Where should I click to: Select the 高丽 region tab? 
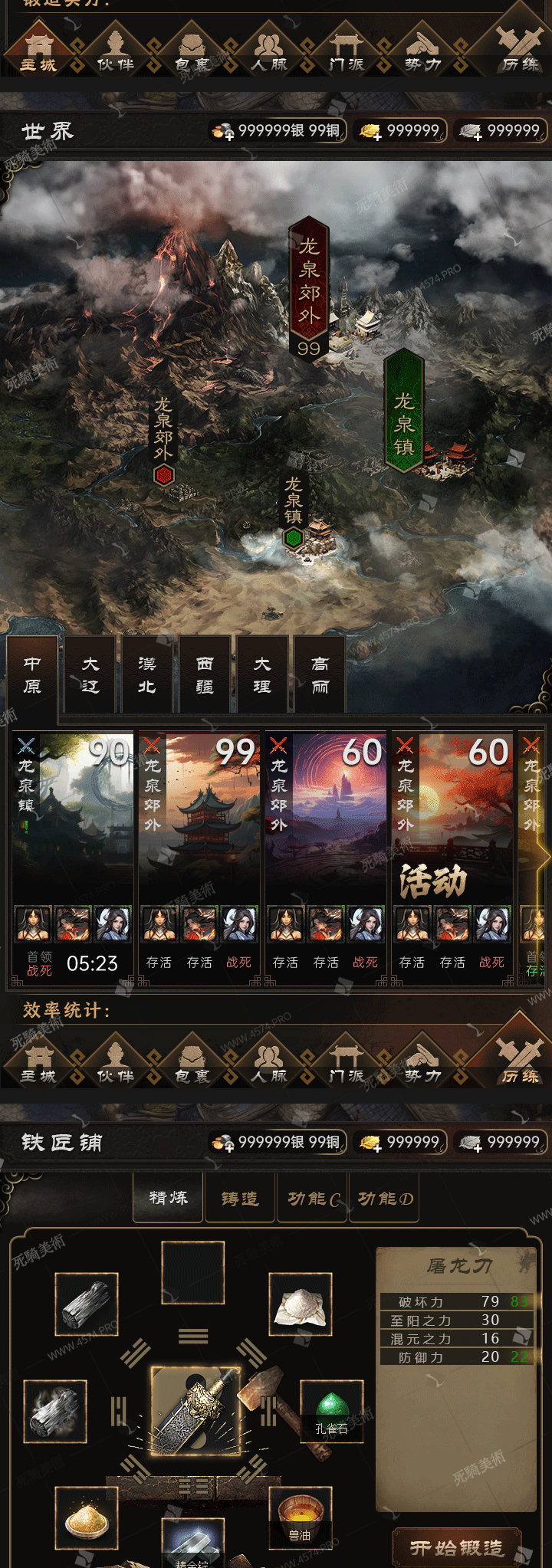tap(320, 674)
